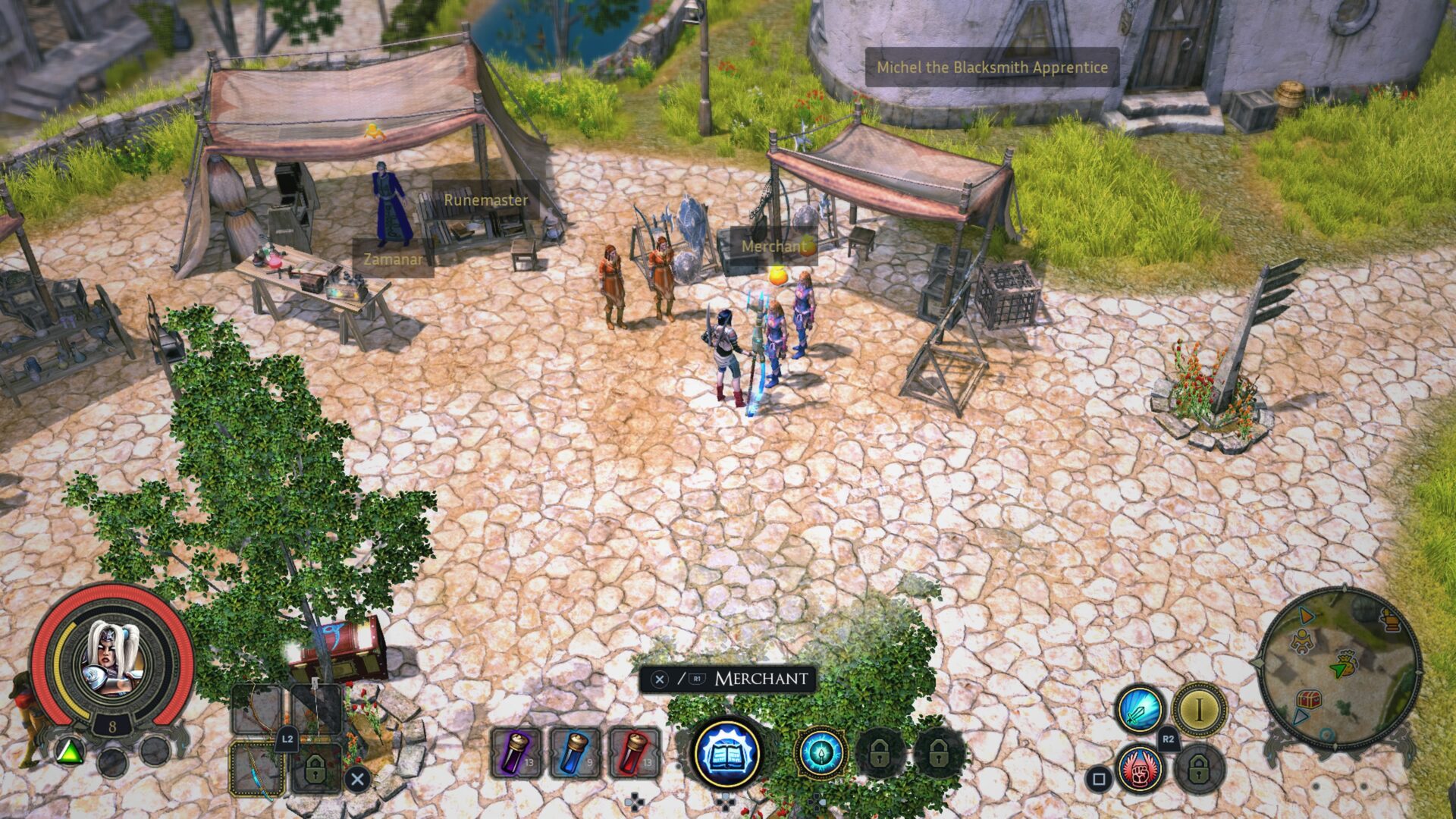Viewport: 1456px width, 819px height.
Task: Use the red health potion
Action: point(634,752)
